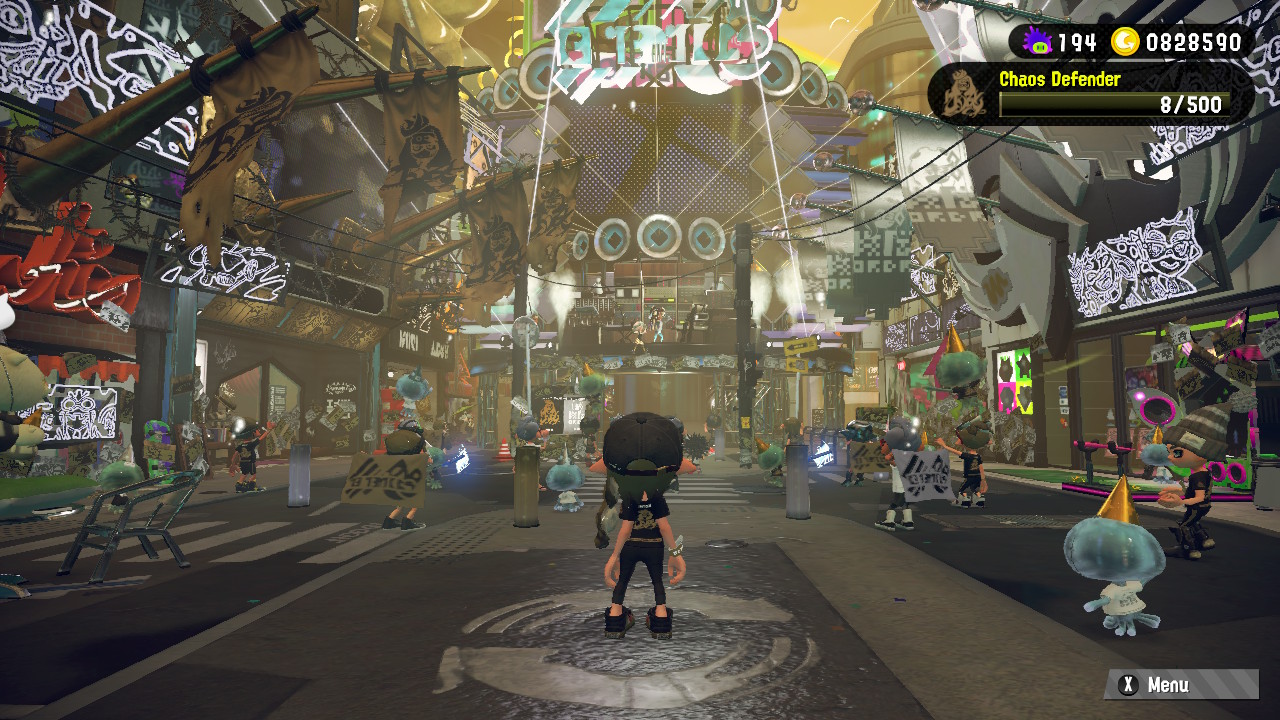Click the 8/500 Splatfest progress bar
1280x720 pixels.
point(1104,105)
